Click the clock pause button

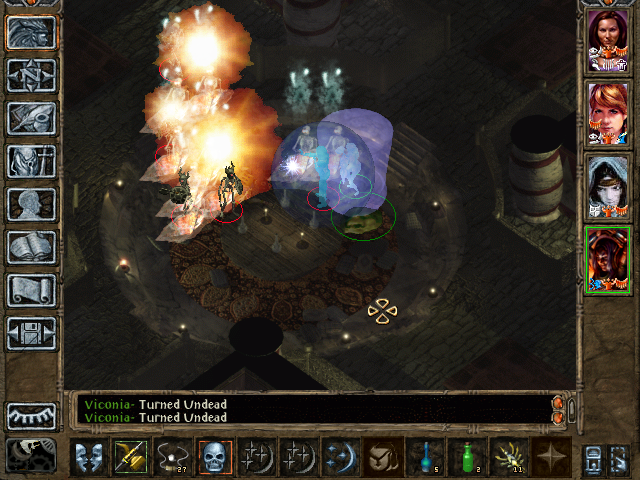[x=31, y=455]
